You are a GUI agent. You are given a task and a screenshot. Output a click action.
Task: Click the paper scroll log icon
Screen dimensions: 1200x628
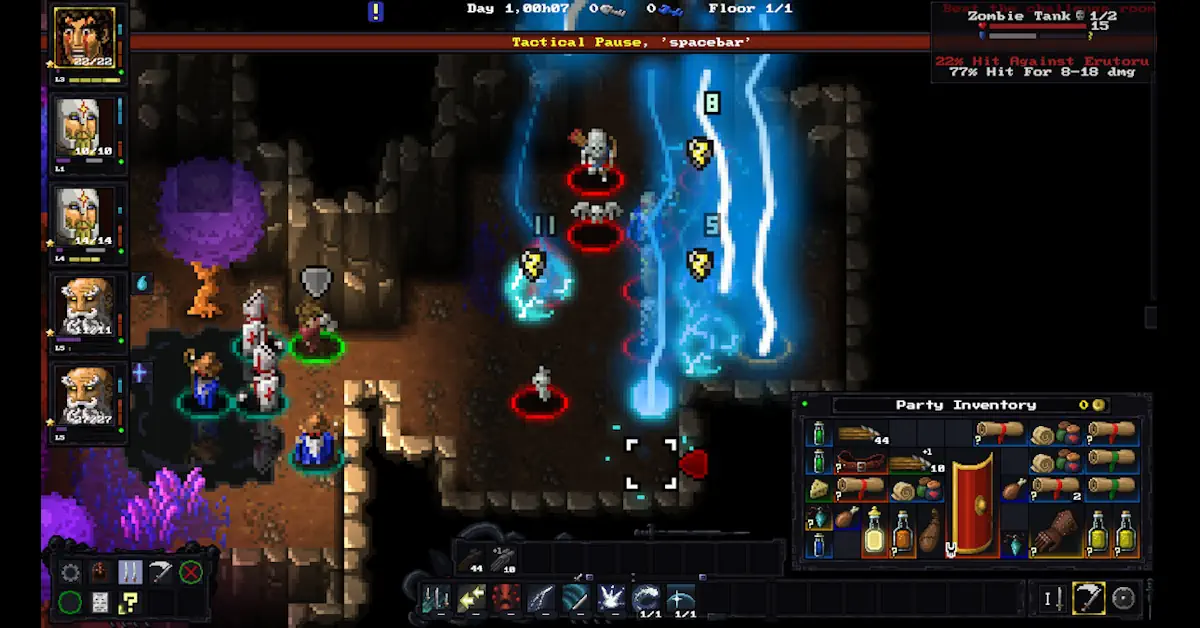point(100,602)
